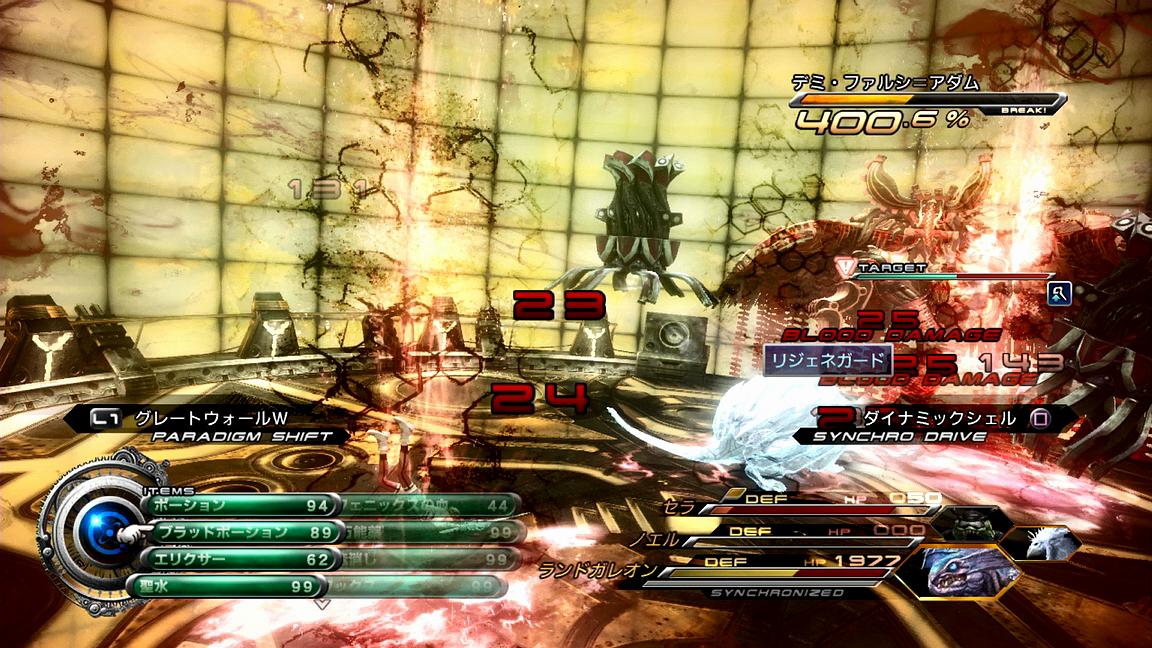Click the down arrow below the items list
The width and height of the screenshot is (1152, 648).
322,604
